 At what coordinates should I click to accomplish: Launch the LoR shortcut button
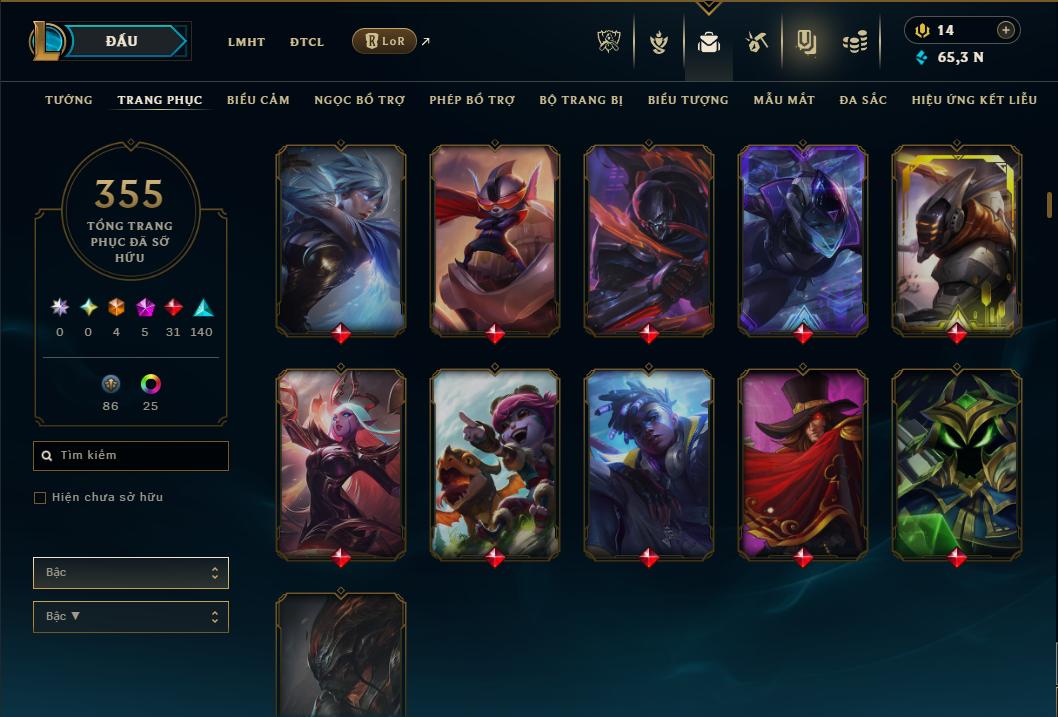tap(384, 42)
